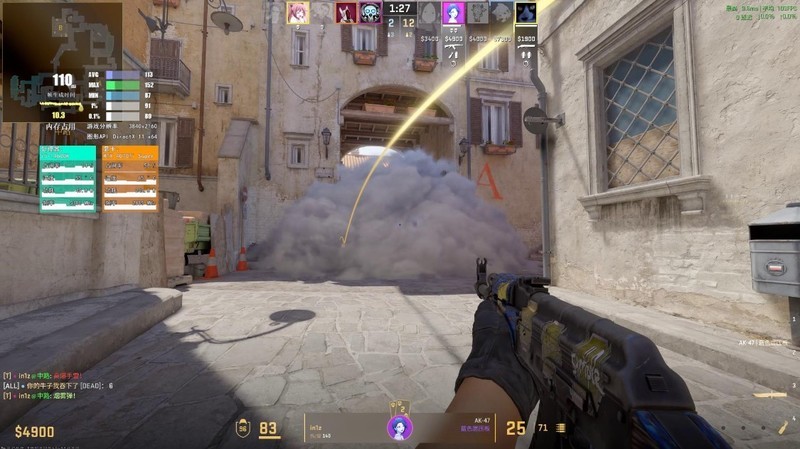Select the red-background white-haired player avatar
The width and height of the screenshot is (800, 449).
pos(347,12)
